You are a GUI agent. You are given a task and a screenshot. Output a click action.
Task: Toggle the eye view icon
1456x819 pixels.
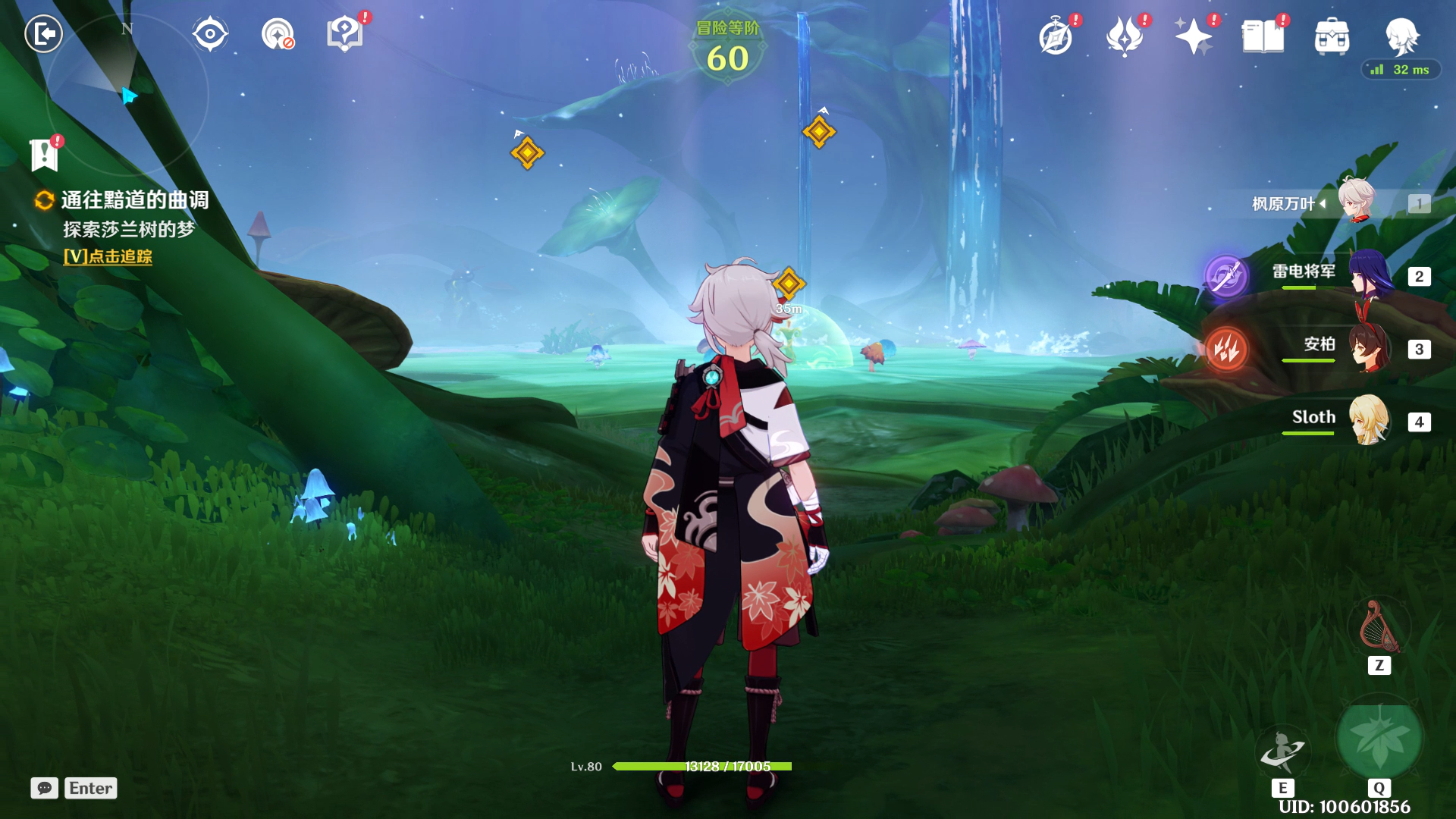click(209, 34)
